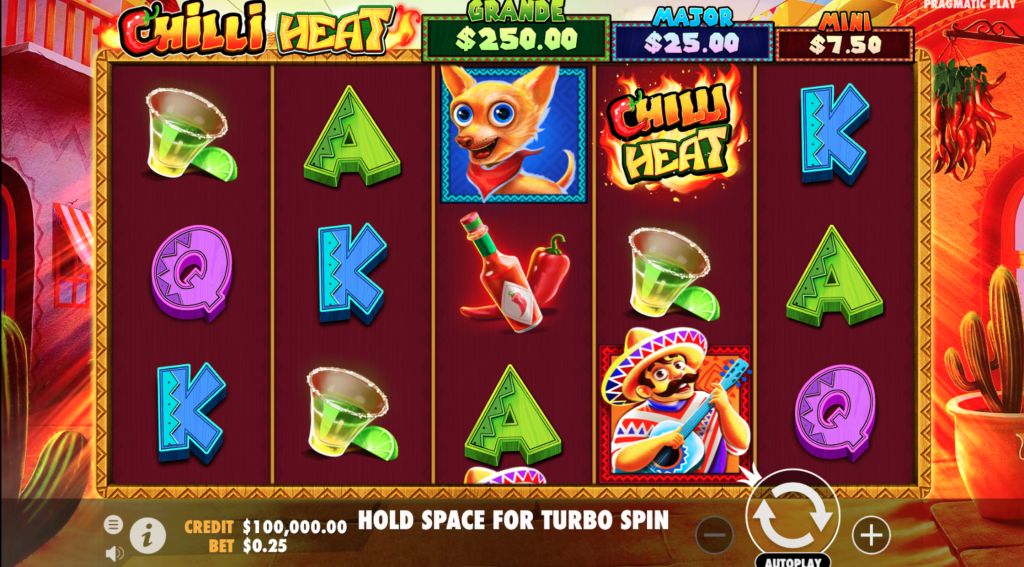
Task: Open the game info paytable
Action: 148,535
